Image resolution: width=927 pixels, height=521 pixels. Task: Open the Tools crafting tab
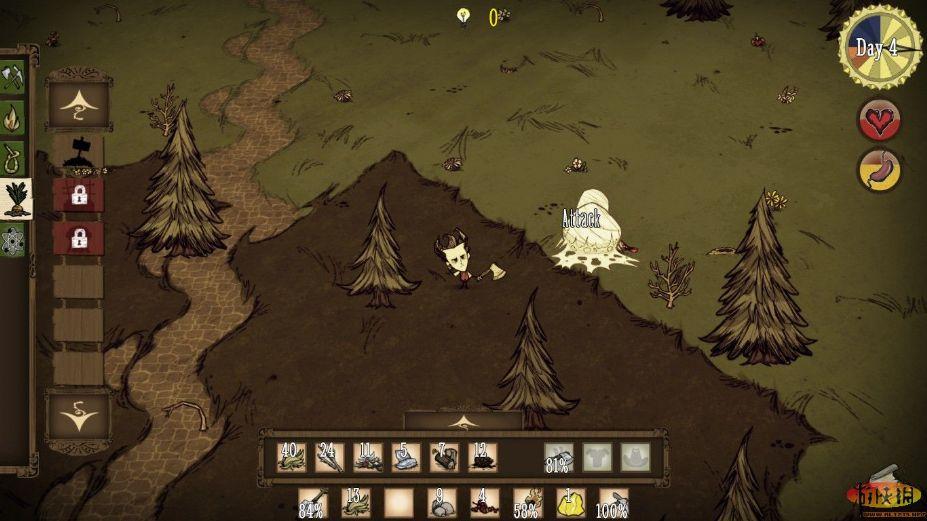point(13,75)
